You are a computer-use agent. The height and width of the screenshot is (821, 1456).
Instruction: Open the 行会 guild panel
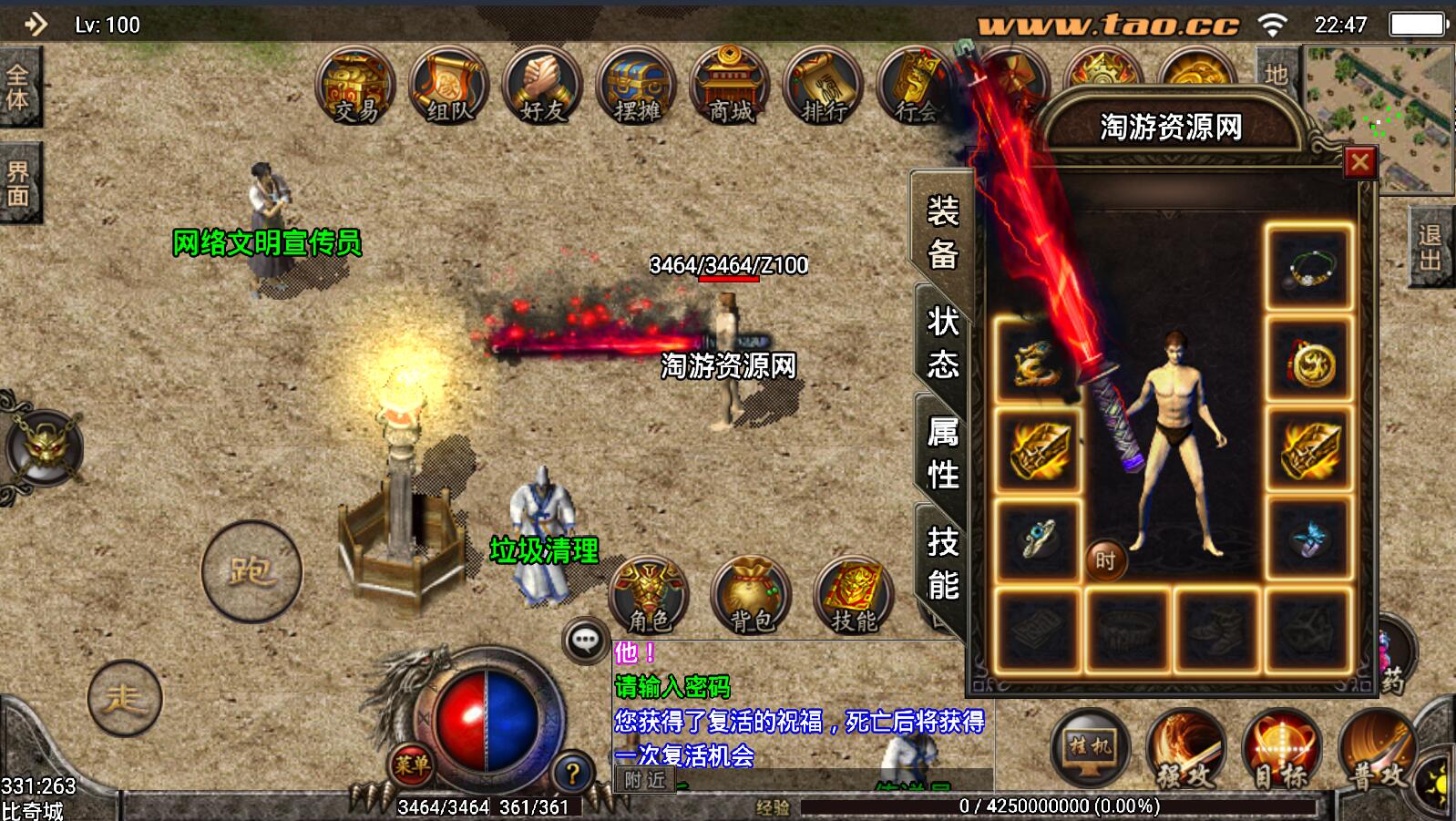(x=916, y=88)
